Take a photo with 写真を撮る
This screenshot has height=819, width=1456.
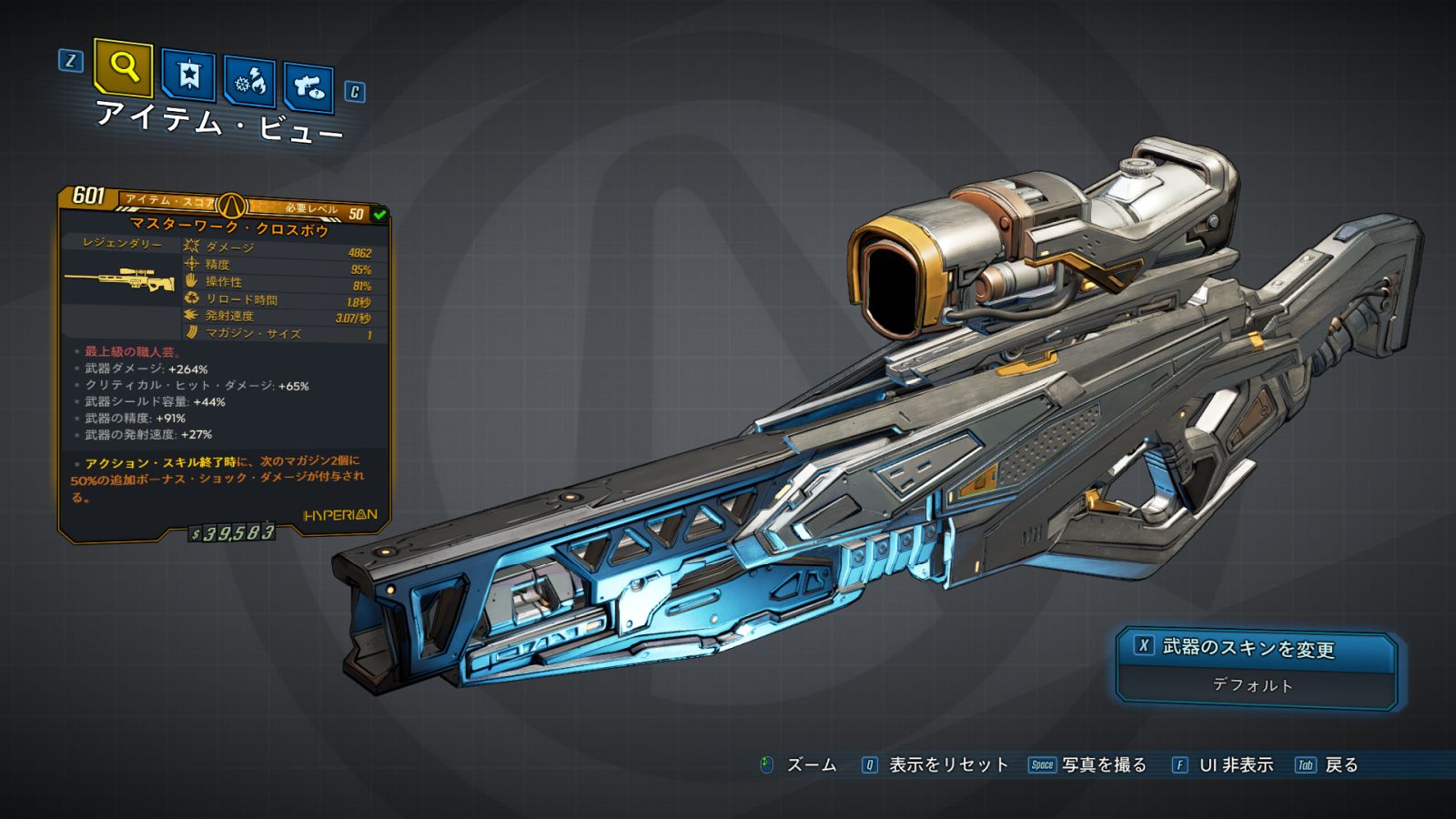1103,765
